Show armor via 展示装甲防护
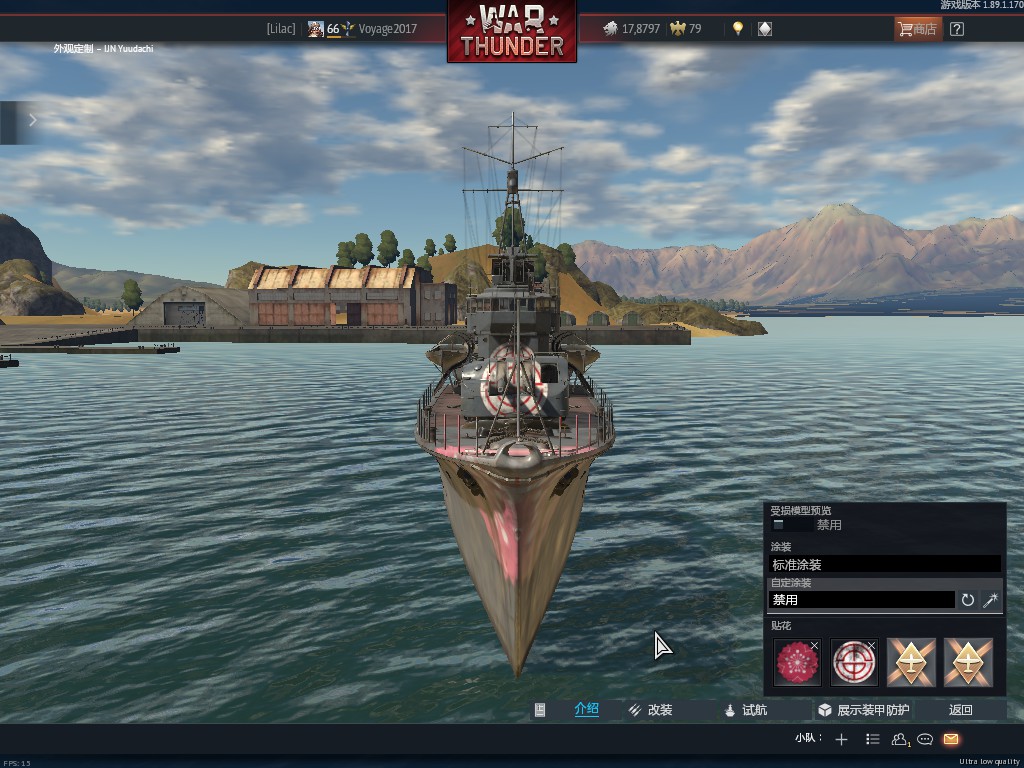1024x768 pixels. [x=863, y=710]
